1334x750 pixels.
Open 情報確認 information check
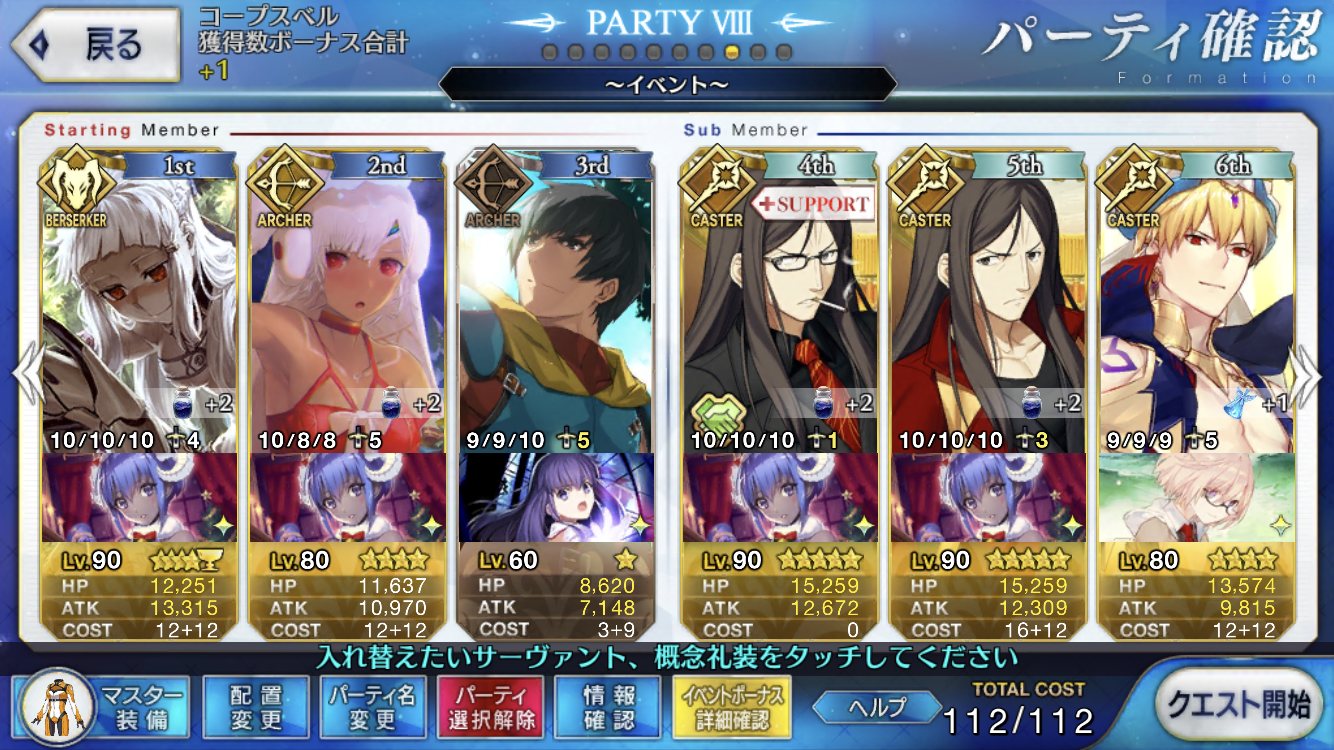click(x=607, y=707)
